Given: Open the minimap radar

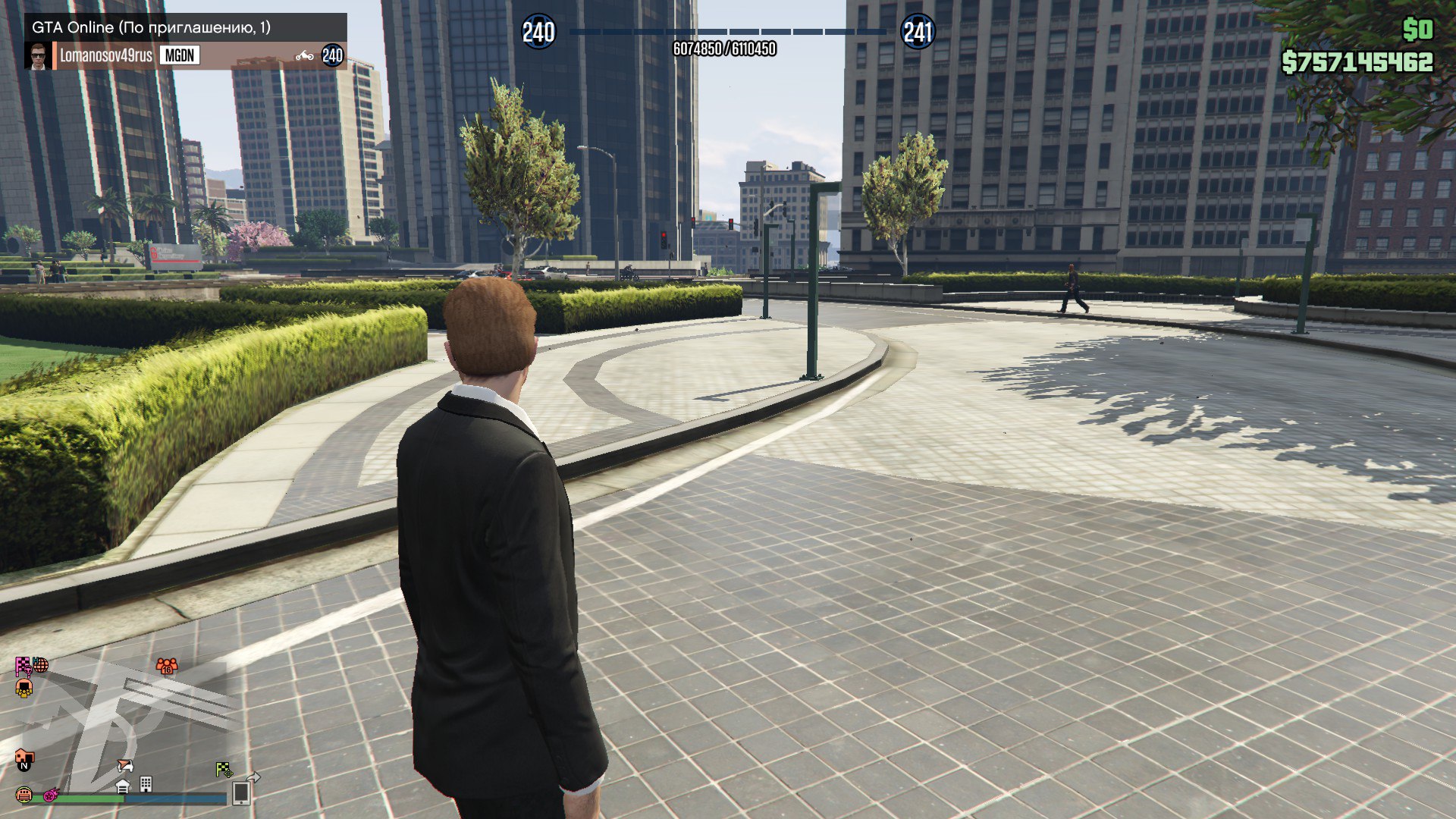Looking at the screenshot, I should tap(121, 728).
